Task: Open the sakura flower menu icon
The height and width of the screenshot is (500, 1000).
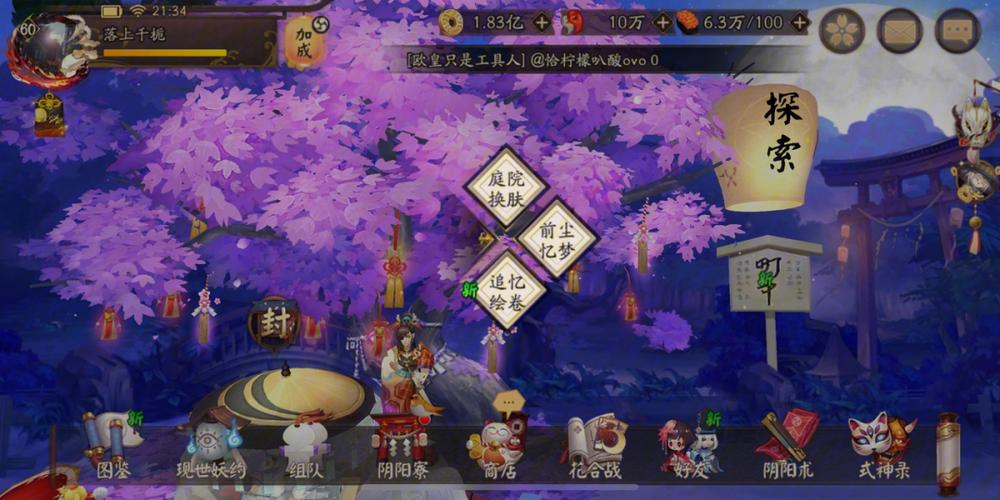Action: (x=842, y=32)
